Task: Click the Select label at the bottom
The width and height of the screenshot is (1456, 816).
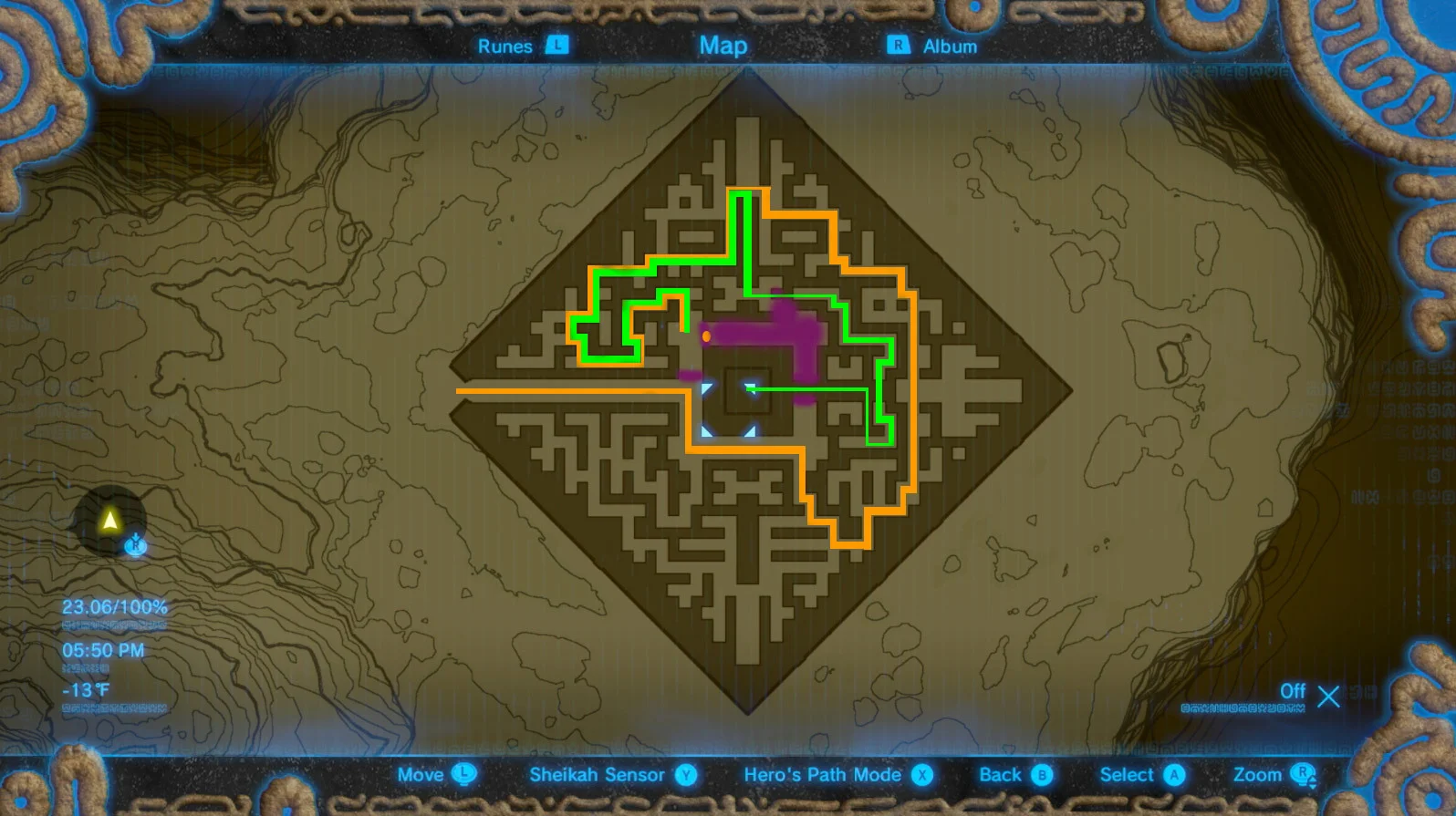Action: (x=1128, y=774)
